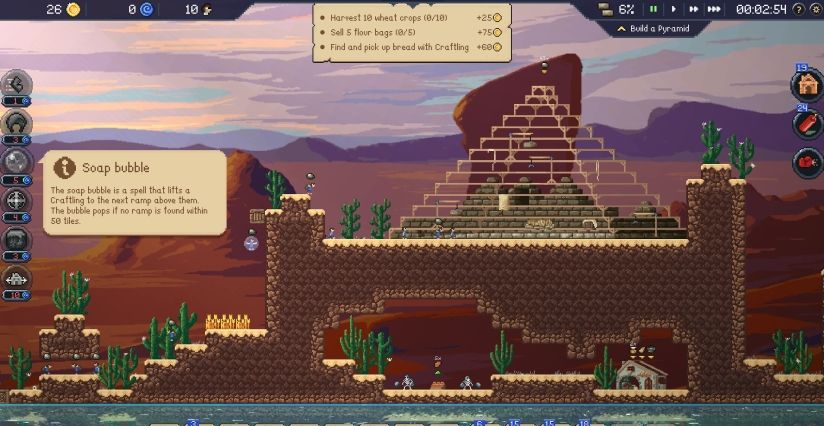Screen dimensions: 824x426
Task: Choose the crosshair target spell icon
Action: (x=17, y=200)
